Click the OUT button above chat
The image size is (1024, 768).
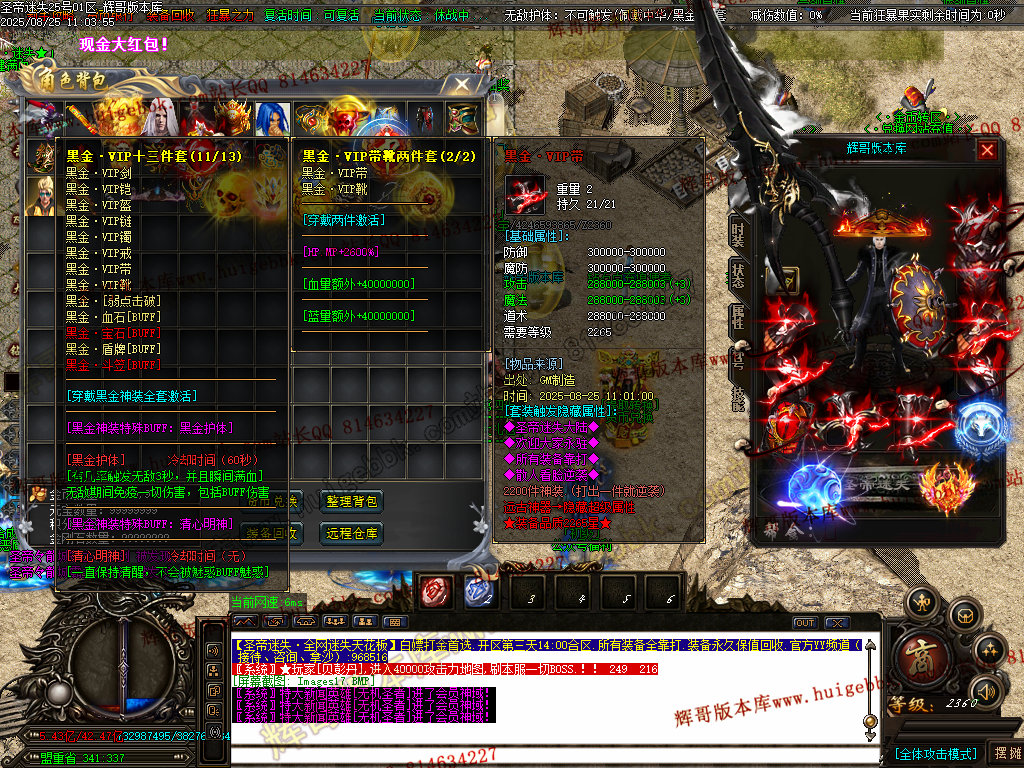805,623
